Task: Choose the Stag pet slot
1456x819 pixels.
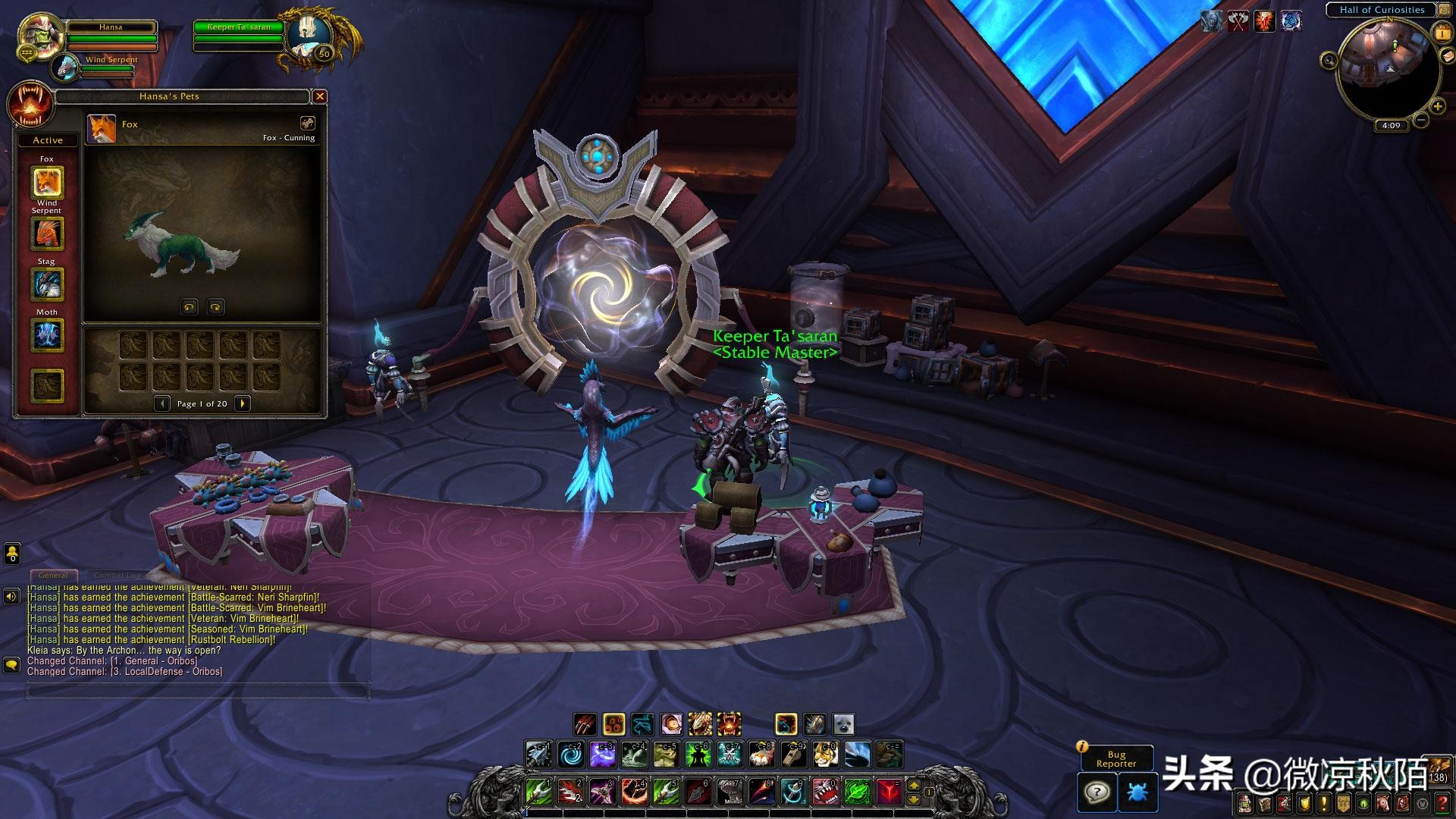Action: (x=47, y=284)
